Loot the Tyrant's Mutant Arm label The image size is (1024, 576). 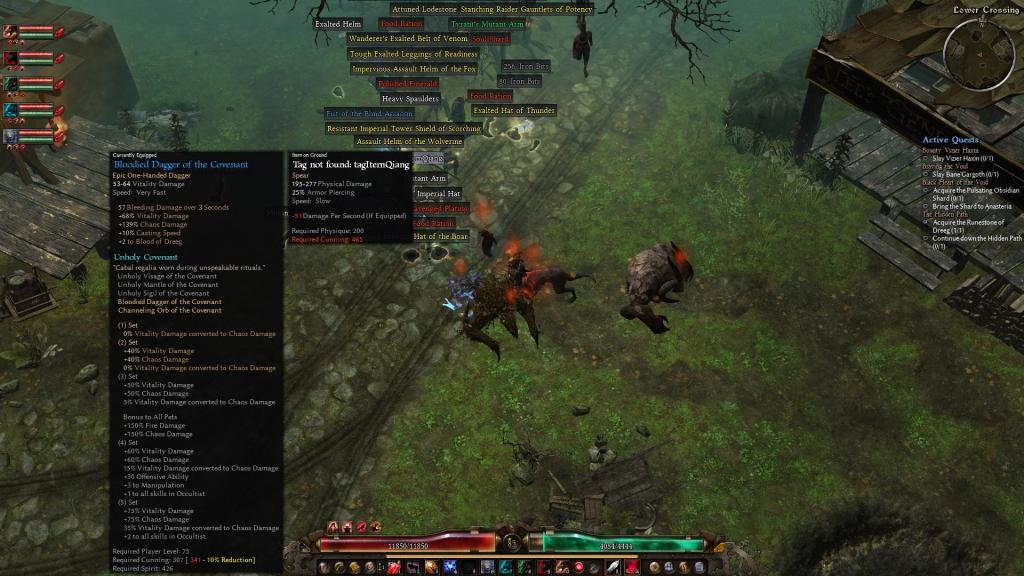click(487, 24)
